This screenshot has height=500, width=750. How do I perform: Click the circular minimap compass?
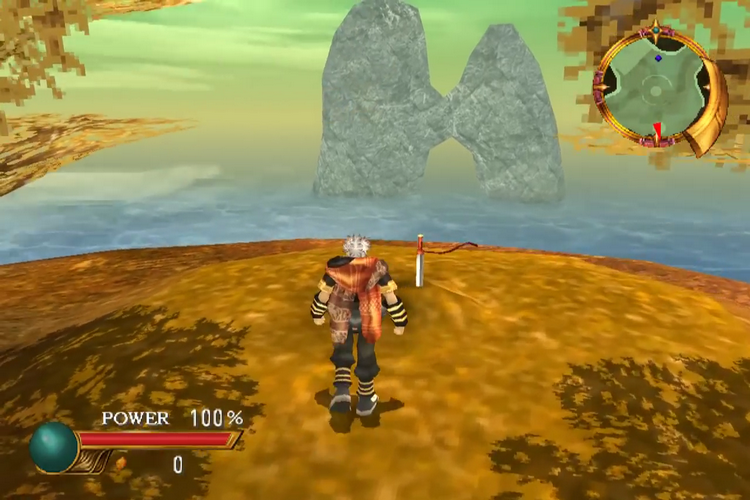coord(654,88)
